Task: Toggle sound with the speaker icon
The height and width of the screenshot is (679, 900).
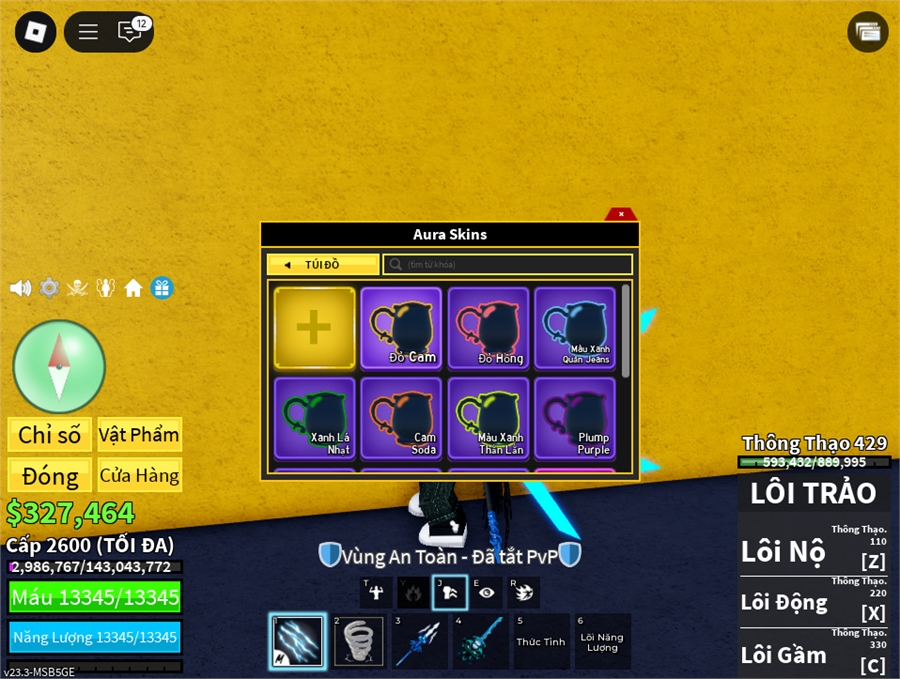Action: click(x=20, y=288)
